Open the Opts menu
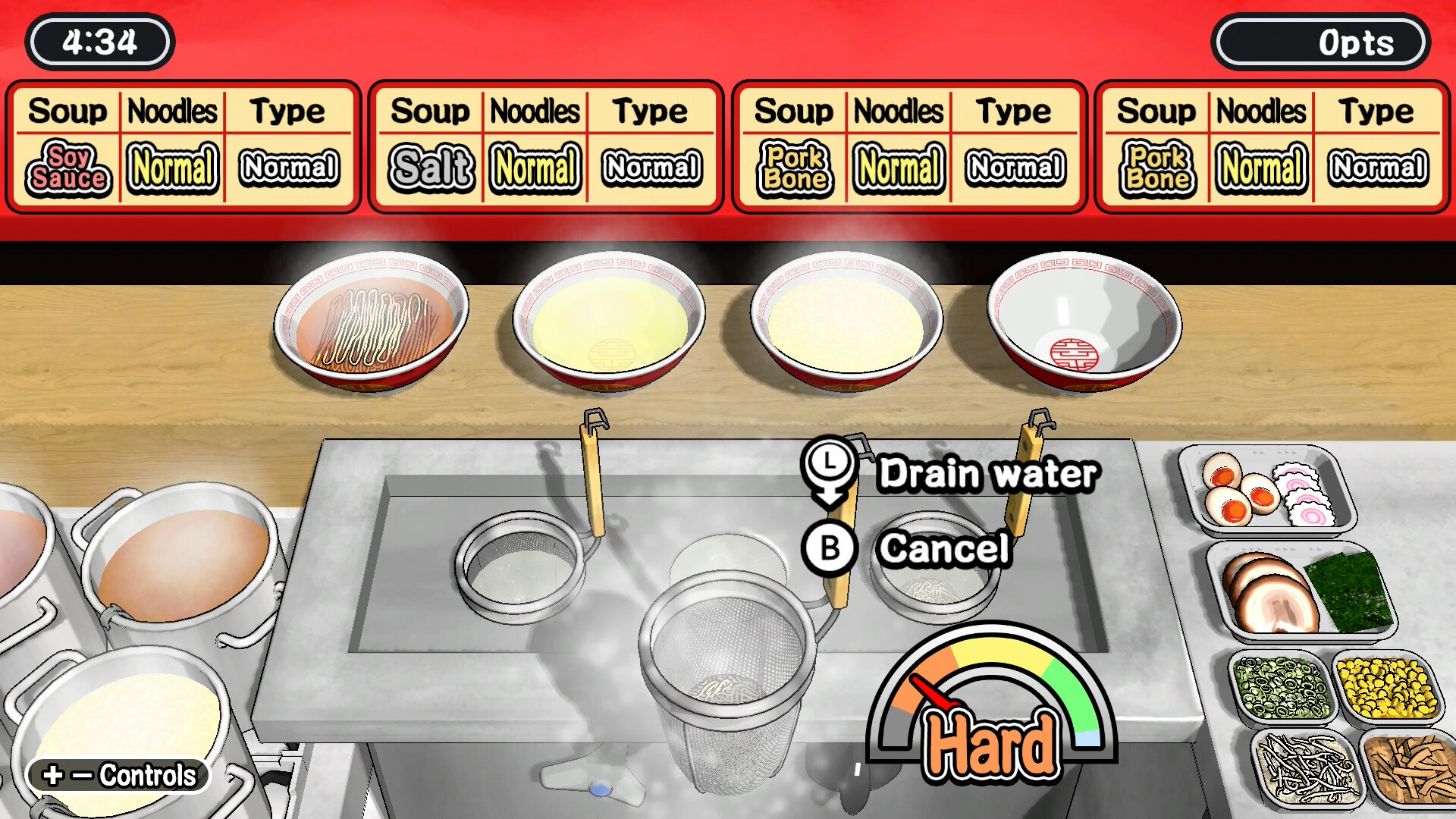This screenshot has width=1456, height=819. [x=1322, y=42]
